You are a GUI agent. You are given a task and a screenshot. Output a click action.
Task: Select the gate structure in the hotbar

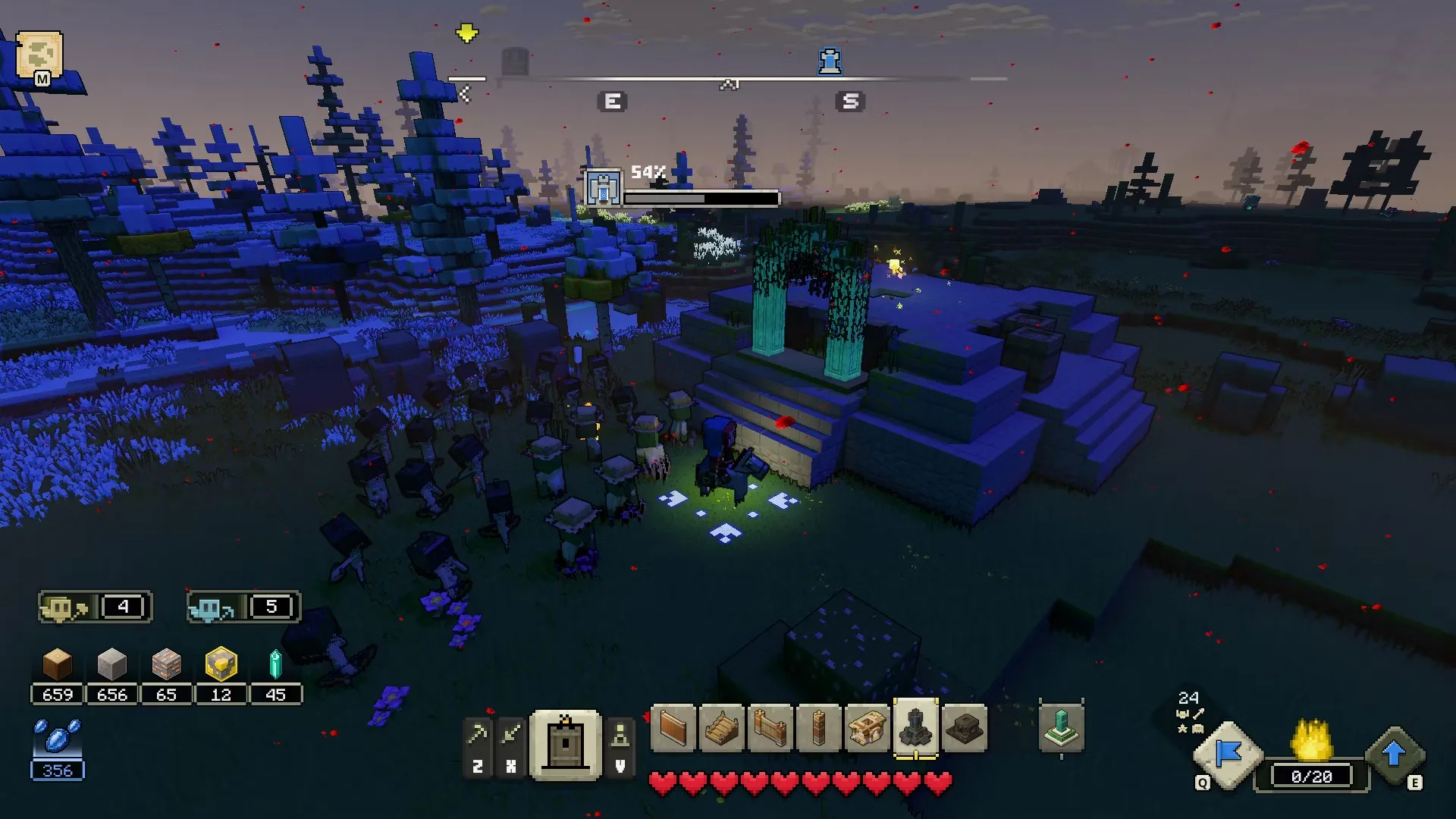coord(770,729)
